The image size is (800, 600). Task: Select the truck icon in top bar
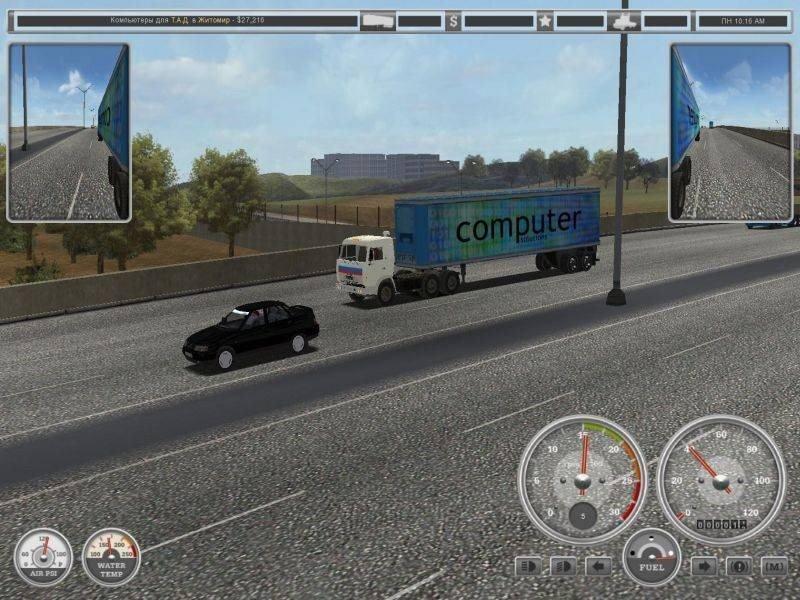coord(376,20)
